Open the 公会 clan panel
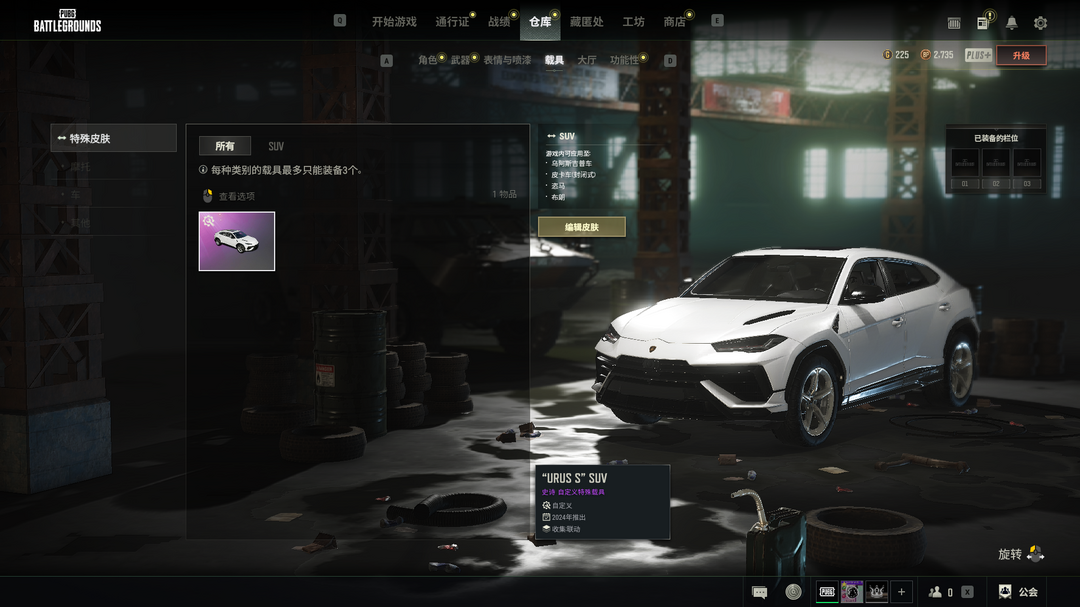This screenshot has height=607, width=1080. (x=1018, y=592)
